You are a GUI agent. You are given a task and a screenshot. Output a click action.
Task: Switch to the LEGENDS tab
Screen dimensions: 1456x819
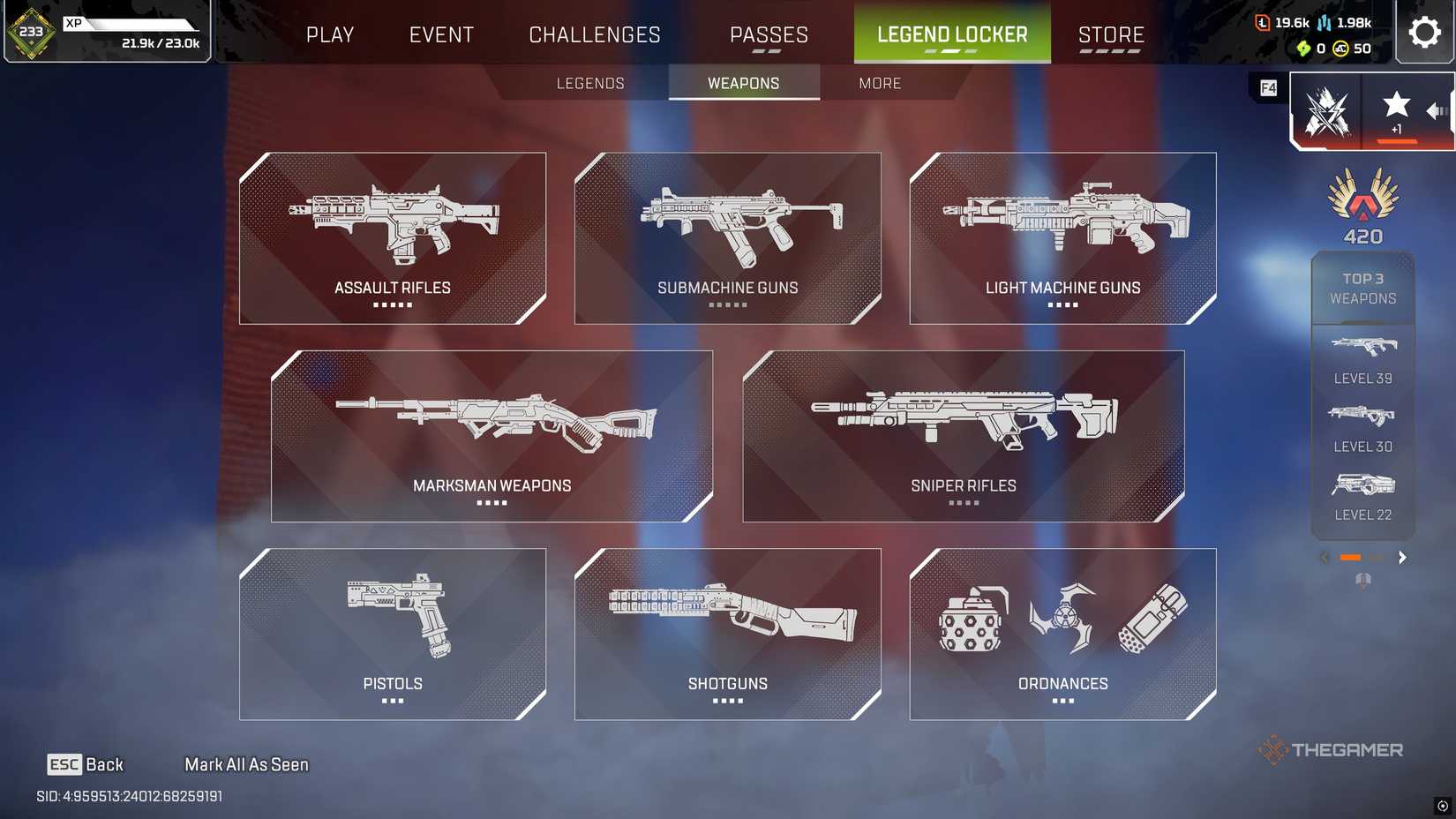click(x=589, y=83)
